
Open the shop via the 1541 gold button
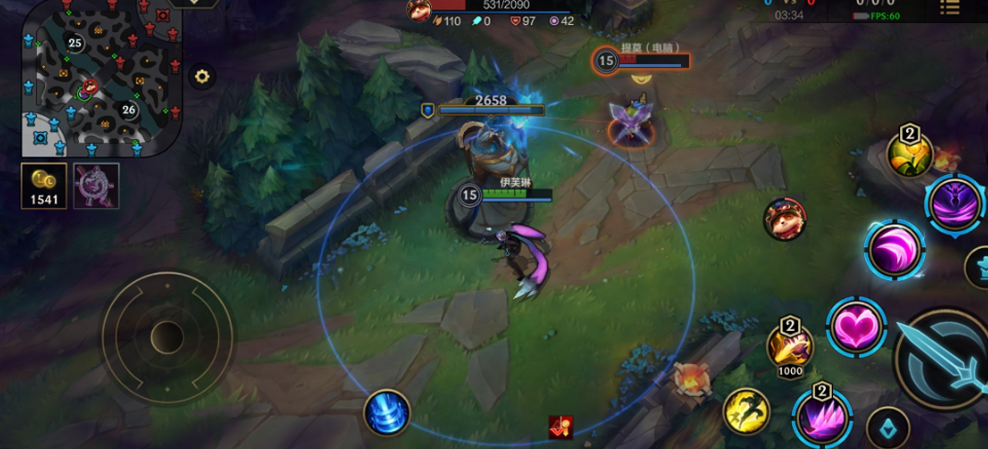[x=44, y=186]
